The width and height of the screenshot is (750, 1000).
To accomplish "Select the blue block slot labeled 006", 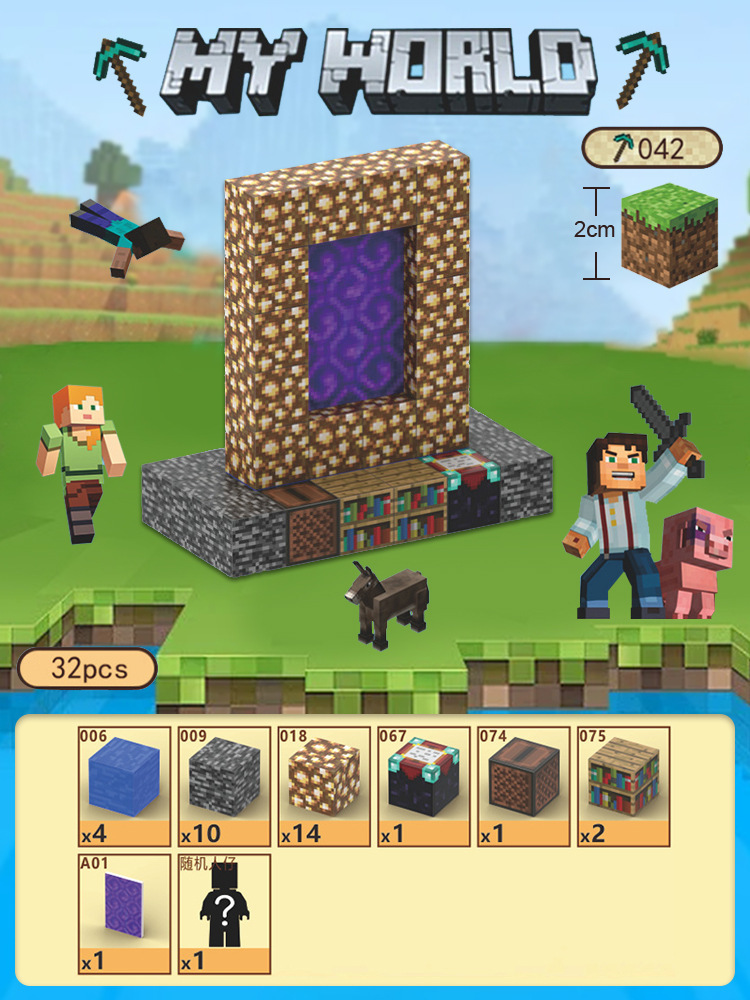I will (x=124, y=786).
